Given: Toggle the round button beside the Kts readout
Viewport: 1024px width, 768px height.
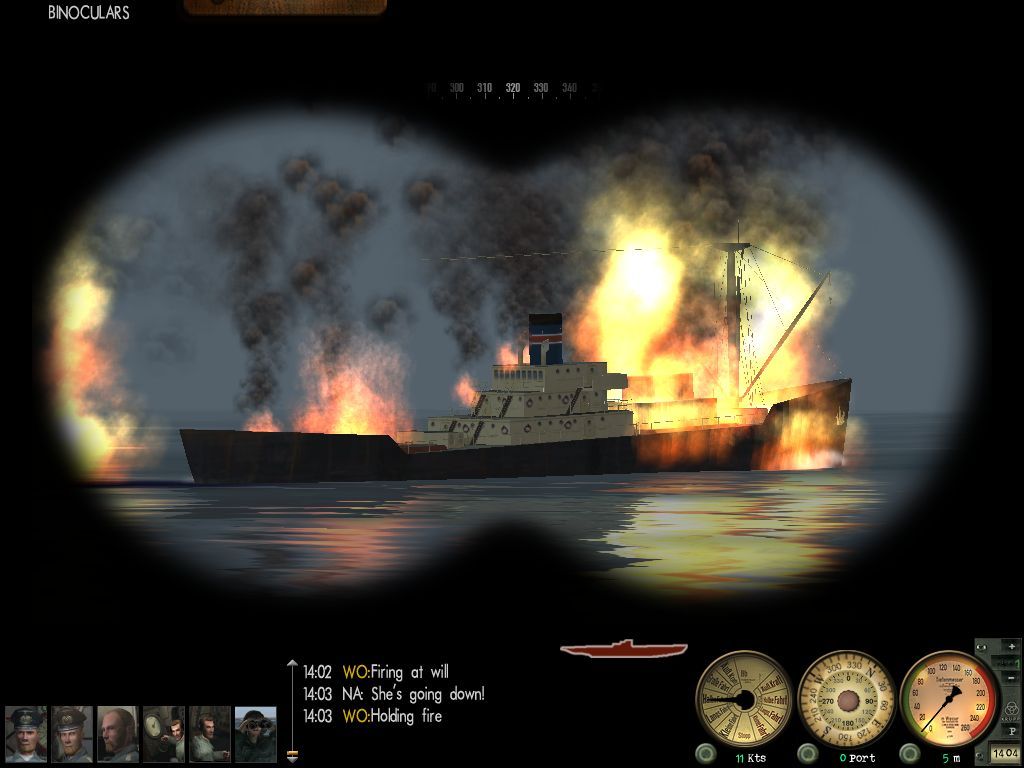Looking at the screenshot, I should 707,753.
